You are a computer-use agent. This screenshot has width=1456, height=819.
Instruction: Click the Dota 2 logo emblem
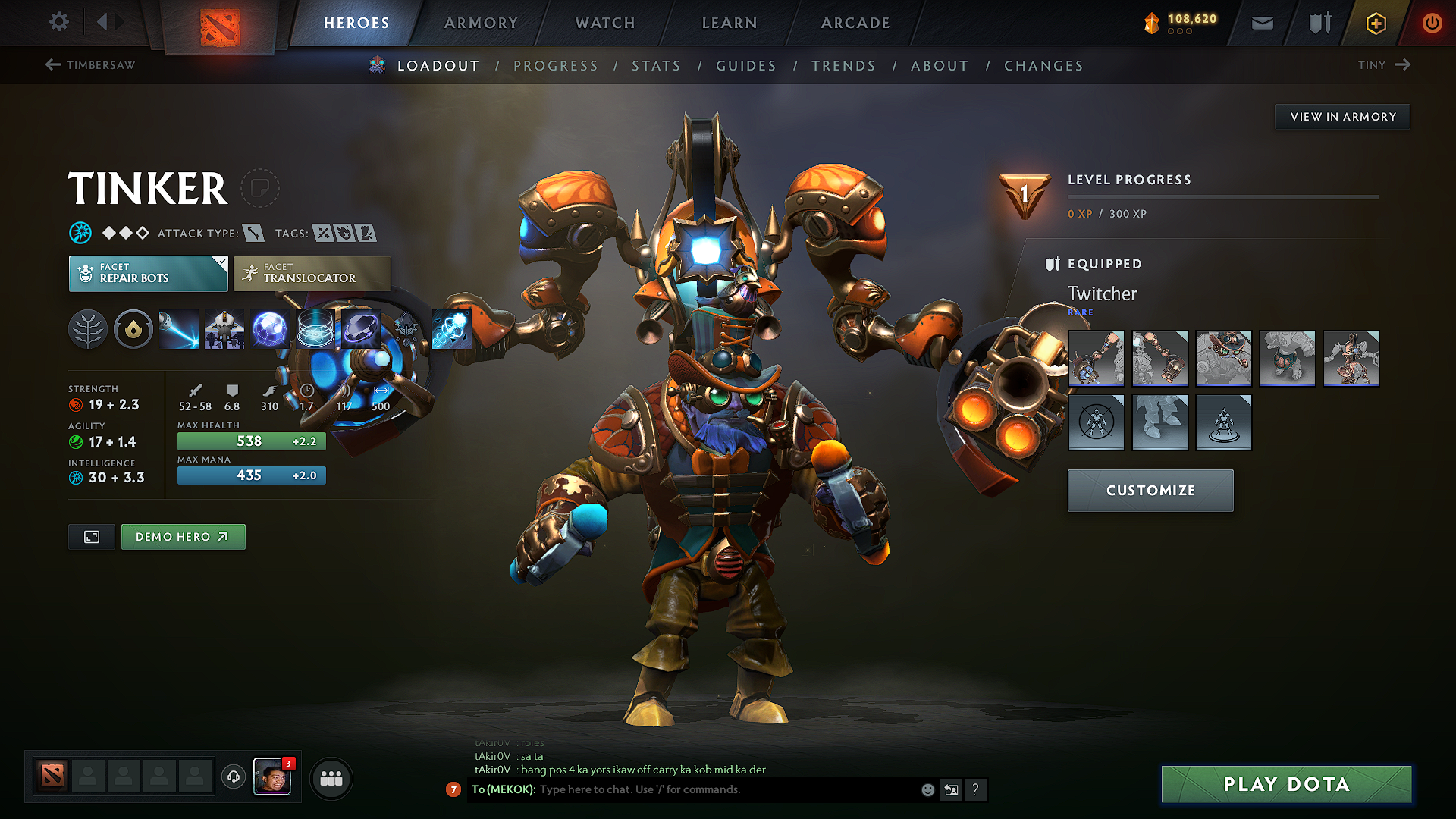[220, 23]
